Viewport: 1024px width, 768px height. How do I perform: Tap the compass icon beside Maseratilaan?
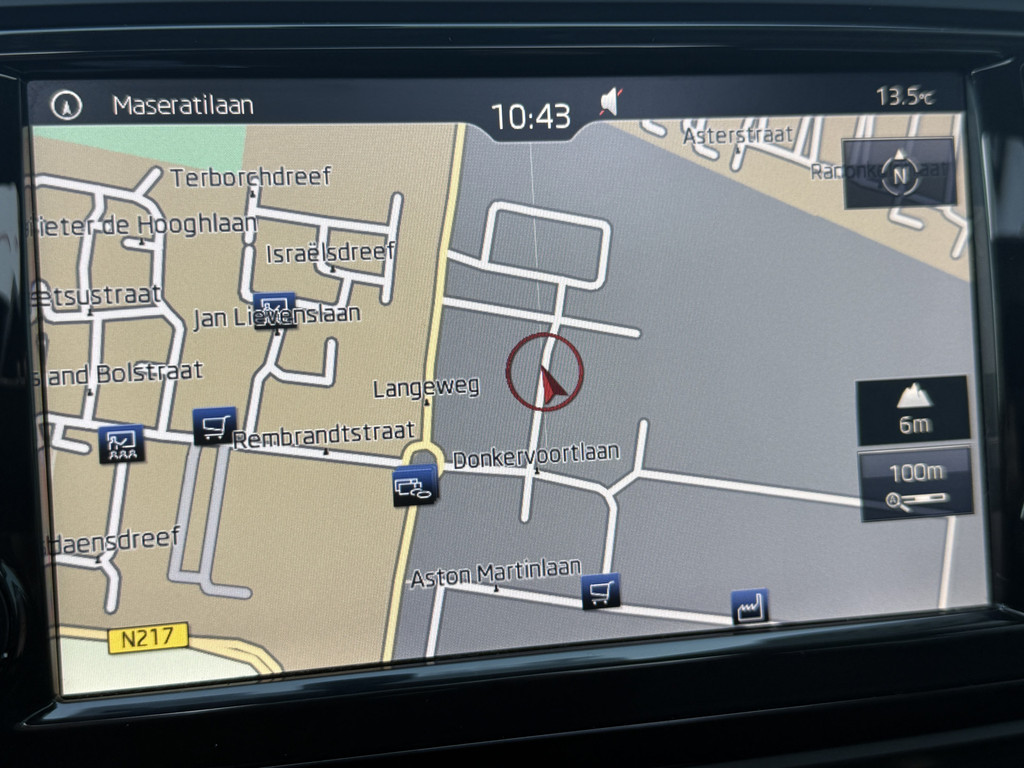point(66,106)
